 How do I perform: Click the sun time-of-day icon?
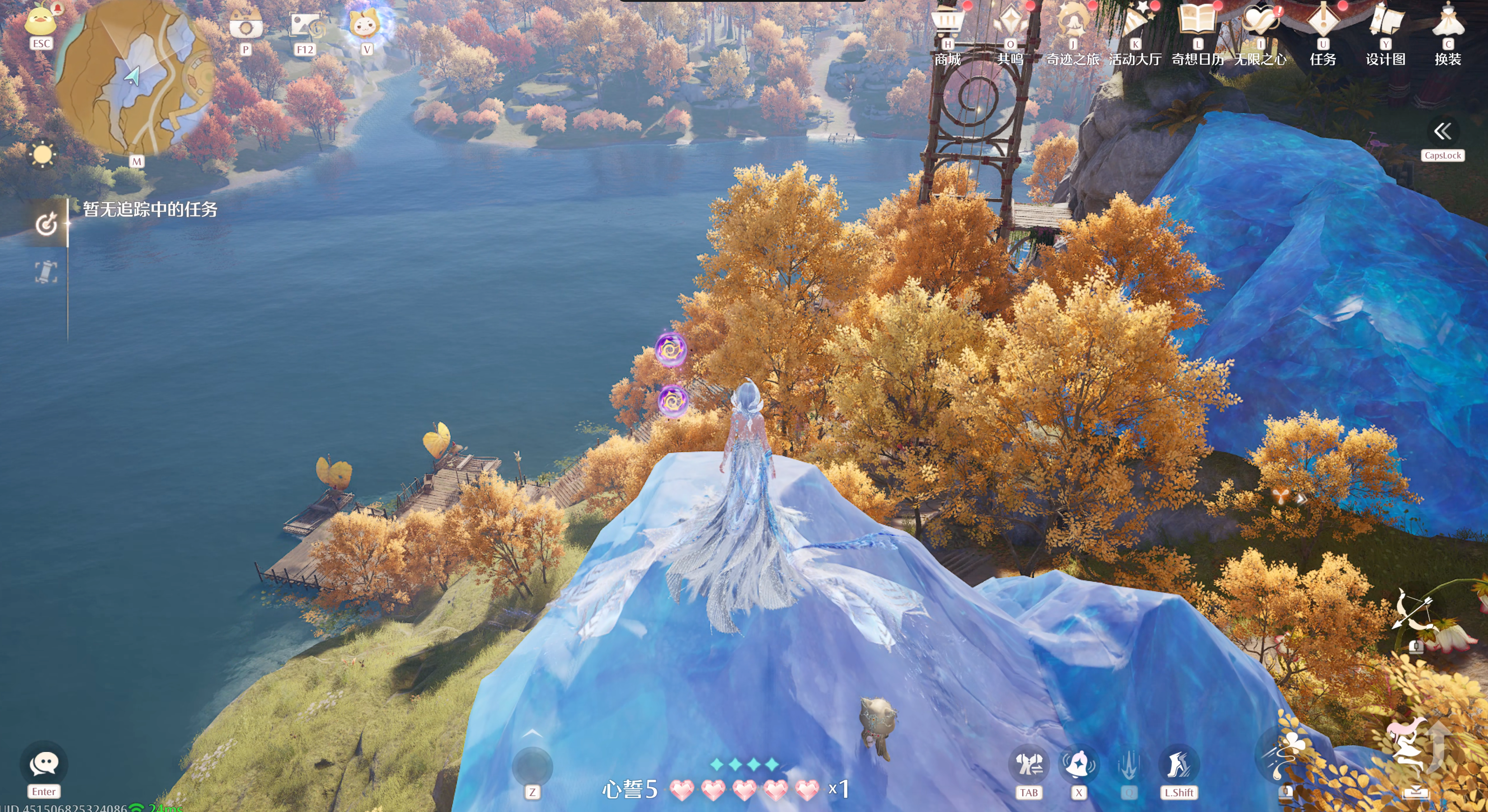pos(42,155)
